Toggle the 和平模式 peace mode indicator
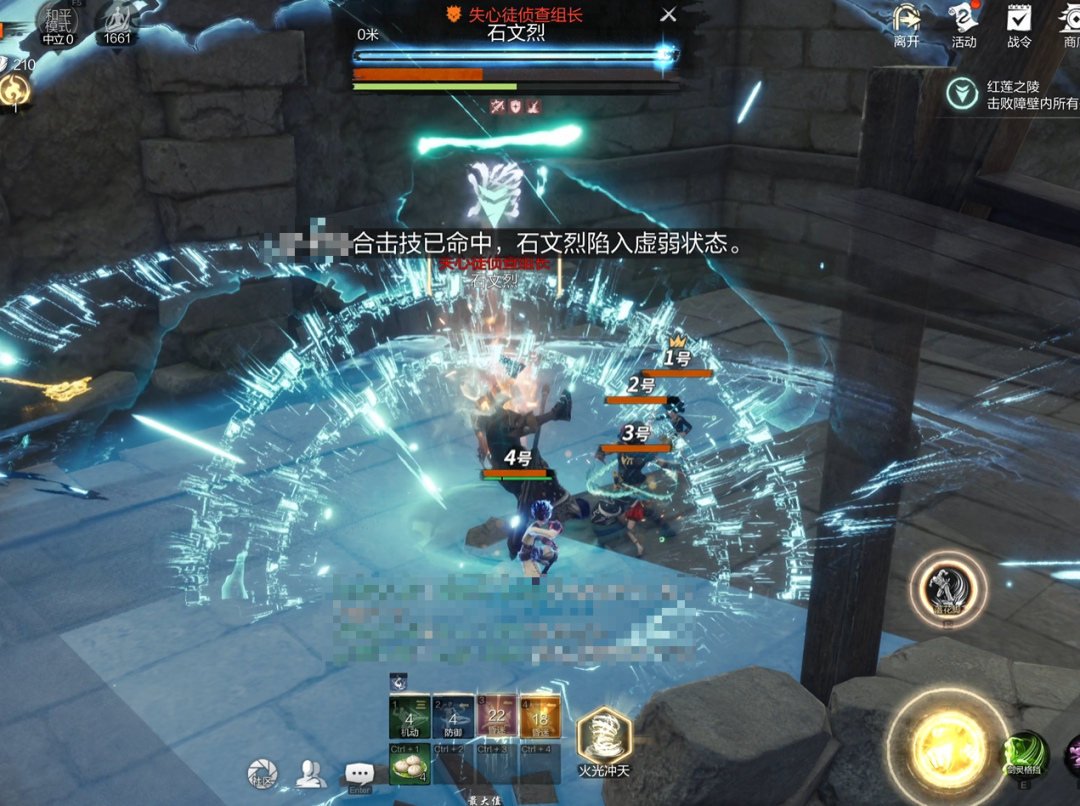Image resolution: width=1080 pixels, height=806 pixels. coord(57,24)
